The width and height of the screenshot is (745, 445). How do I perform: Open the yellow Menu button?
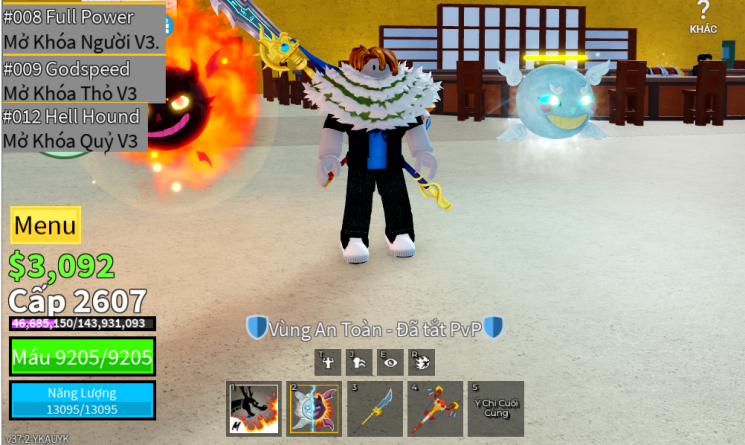tap(45, 225)
